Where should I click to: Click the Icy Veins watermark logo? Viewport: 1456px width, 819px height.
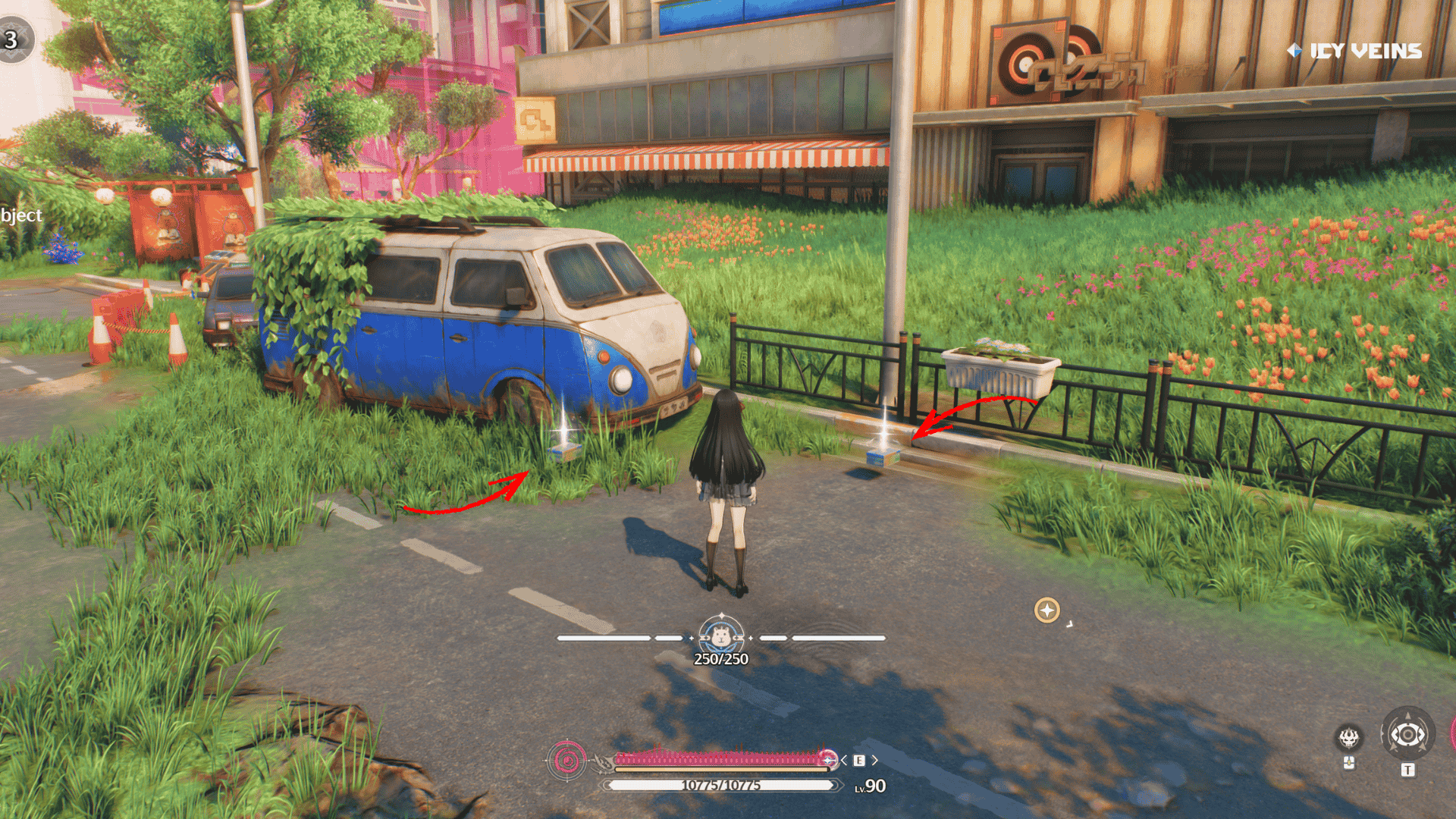click(x=1354, y=51)
